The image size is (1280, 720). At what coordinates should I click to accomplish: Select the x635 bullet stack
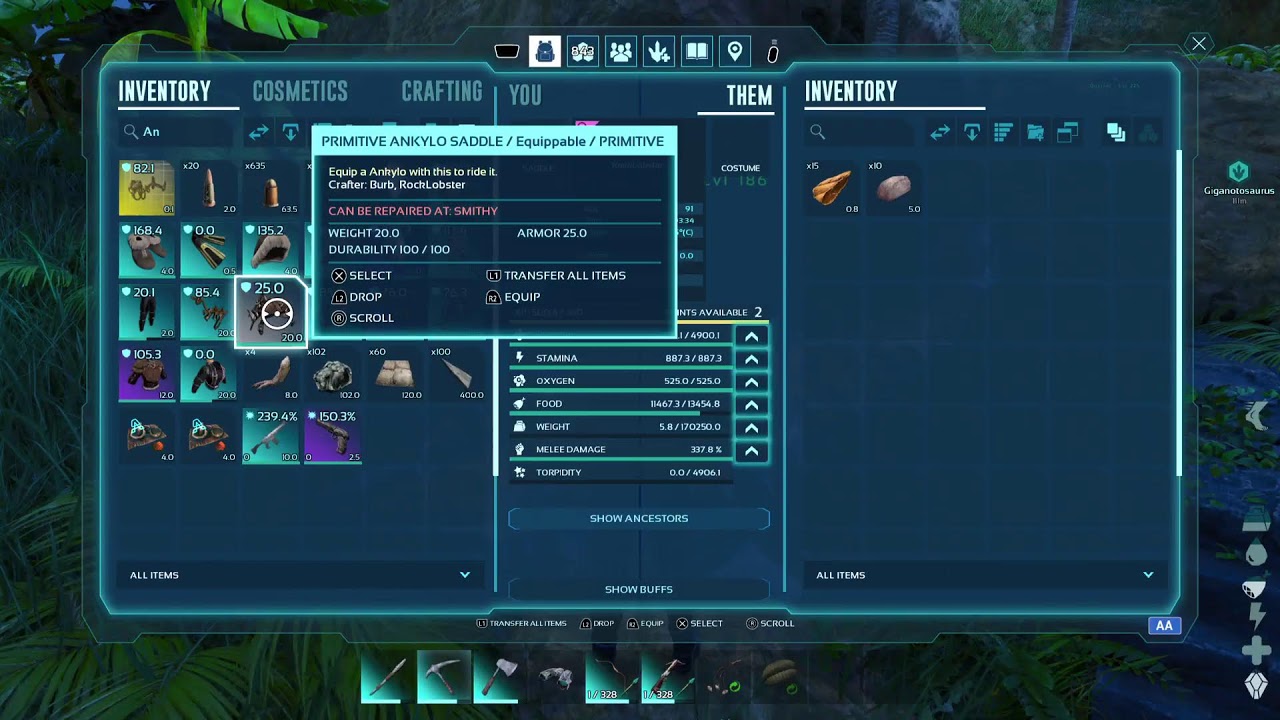[x=271, y=188]
